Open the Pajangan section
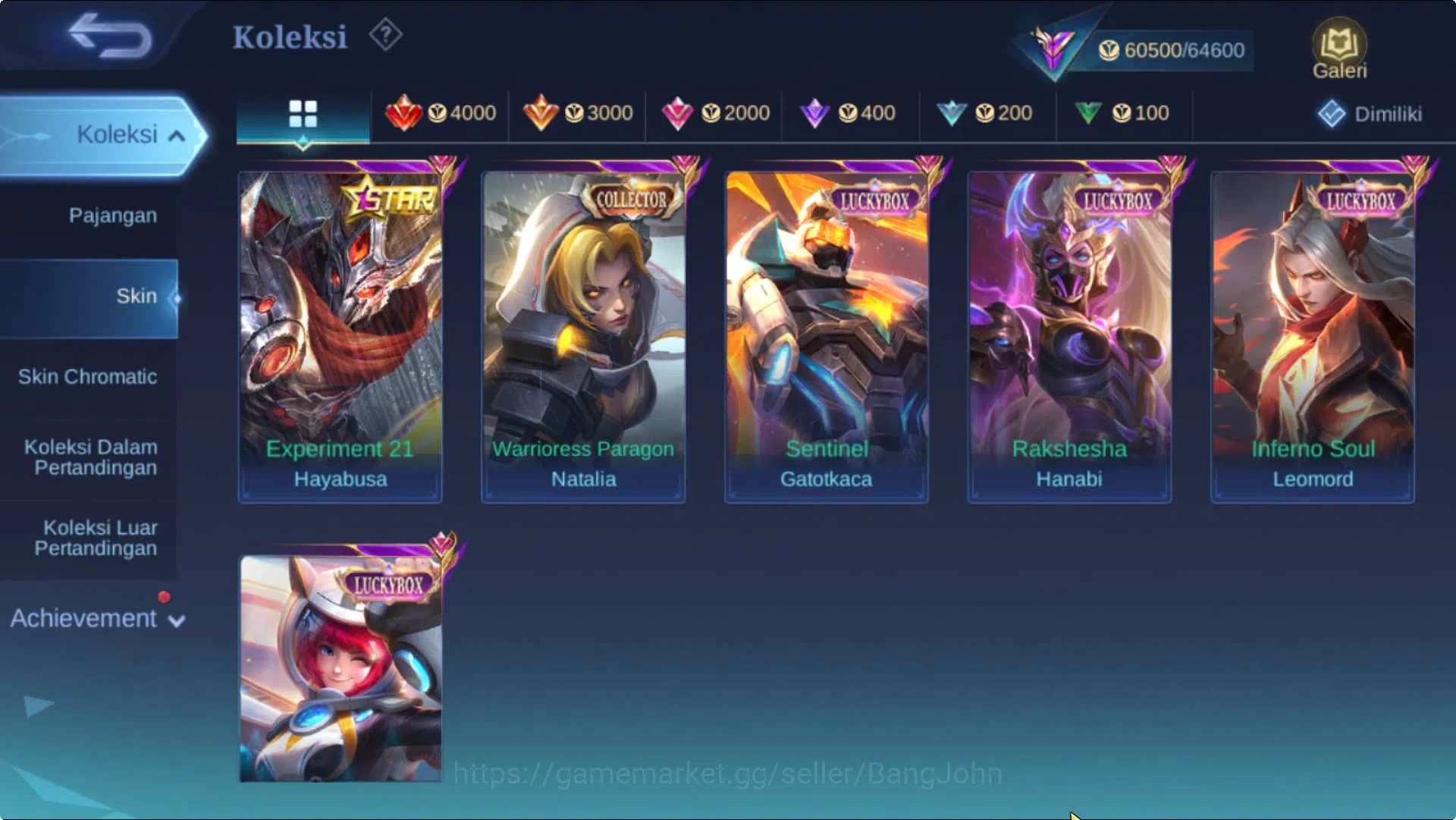Image resolution: width=1456 pixels, height=820 pixels. point(112,215)
